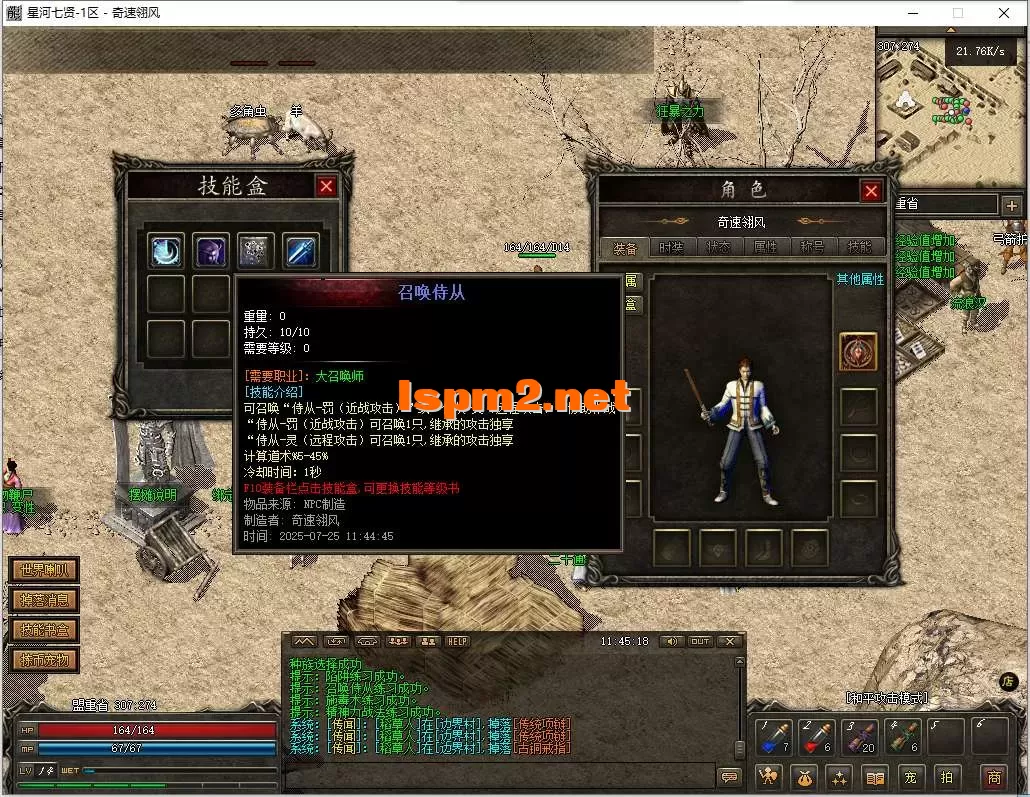1030x797 pixels.
Task: Open the 技能书盒 skill book box
Action: click(45, 630)
